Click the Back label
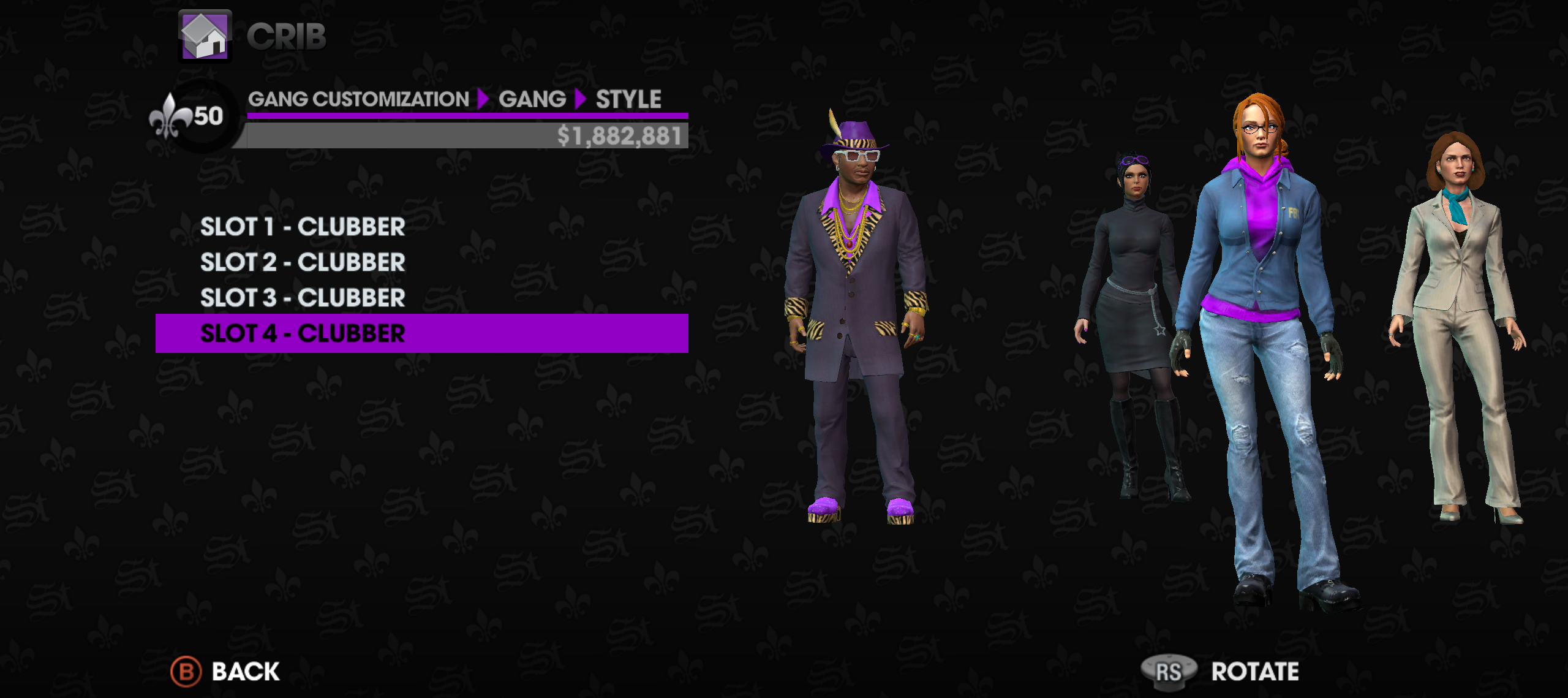Viewport: 1568px width, 698px height. [x=246, y=672]
